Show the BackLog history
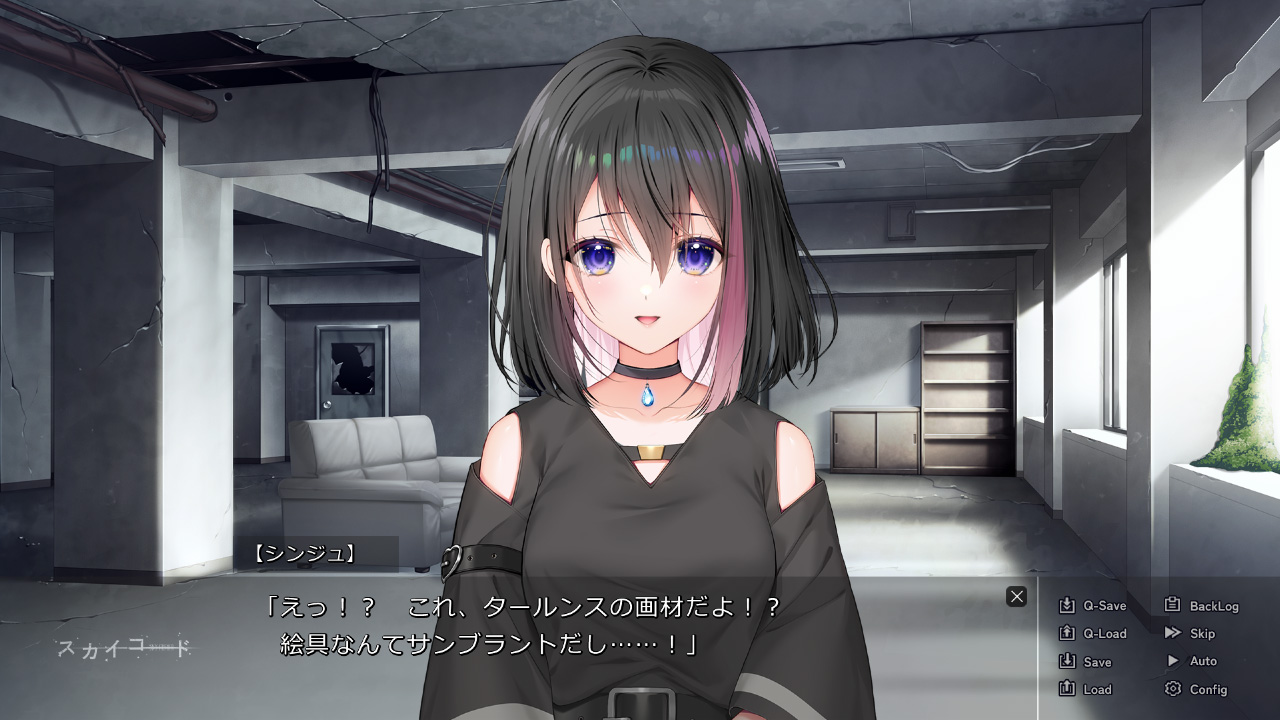The width and height of the screenshot is (1280, 720). [x=1201, y=606]
